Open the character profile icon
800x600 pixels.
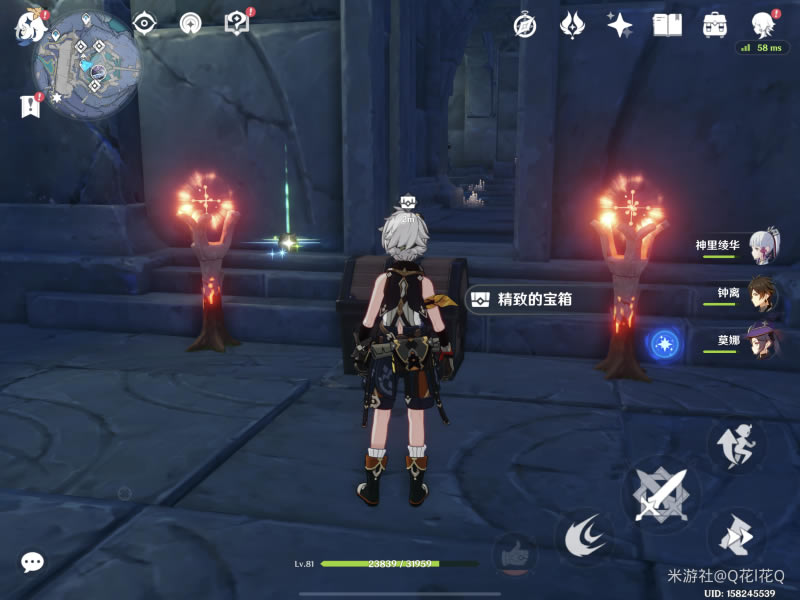(763, 24)
